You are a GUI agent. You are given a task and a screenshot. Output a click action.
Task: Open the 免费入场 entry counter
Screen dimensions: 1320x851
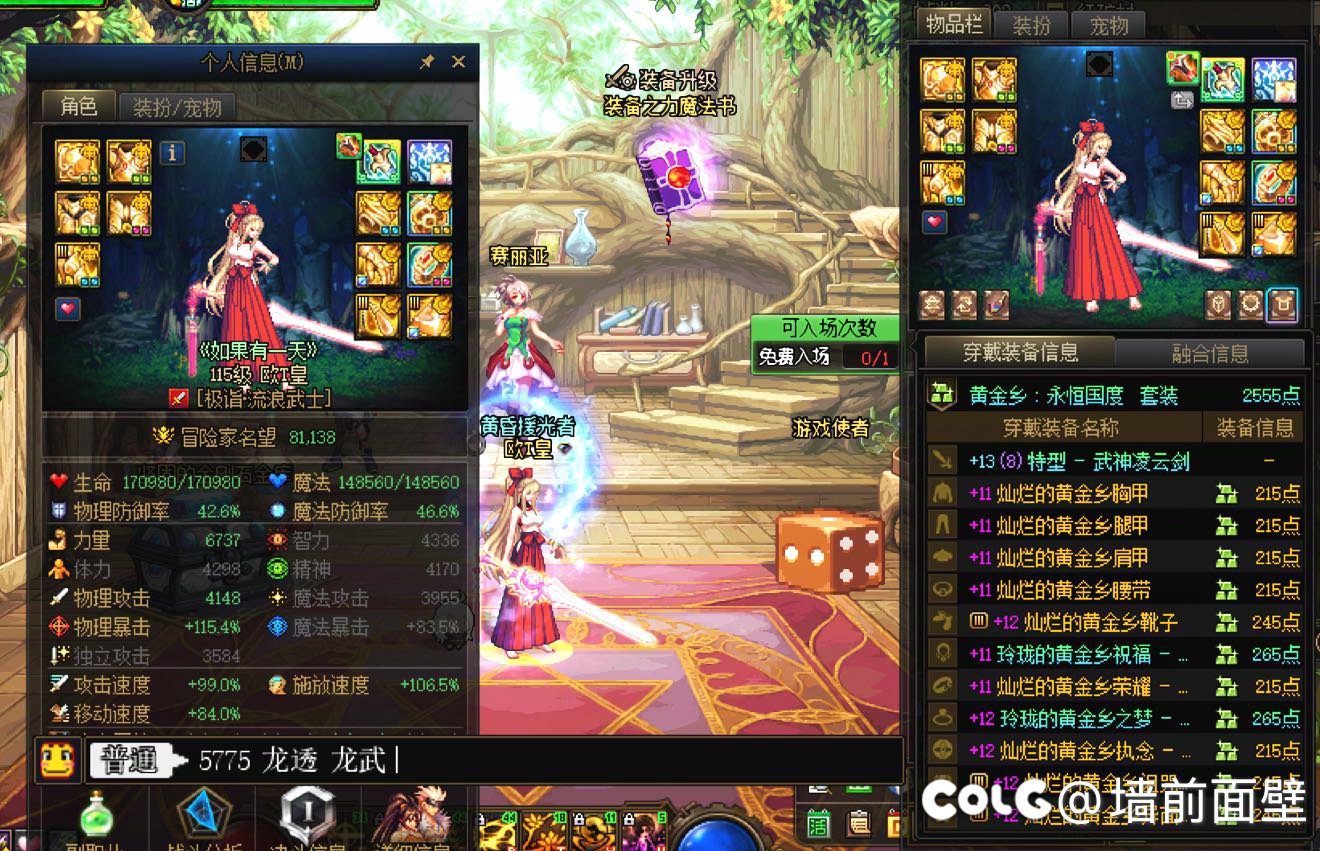826,356
